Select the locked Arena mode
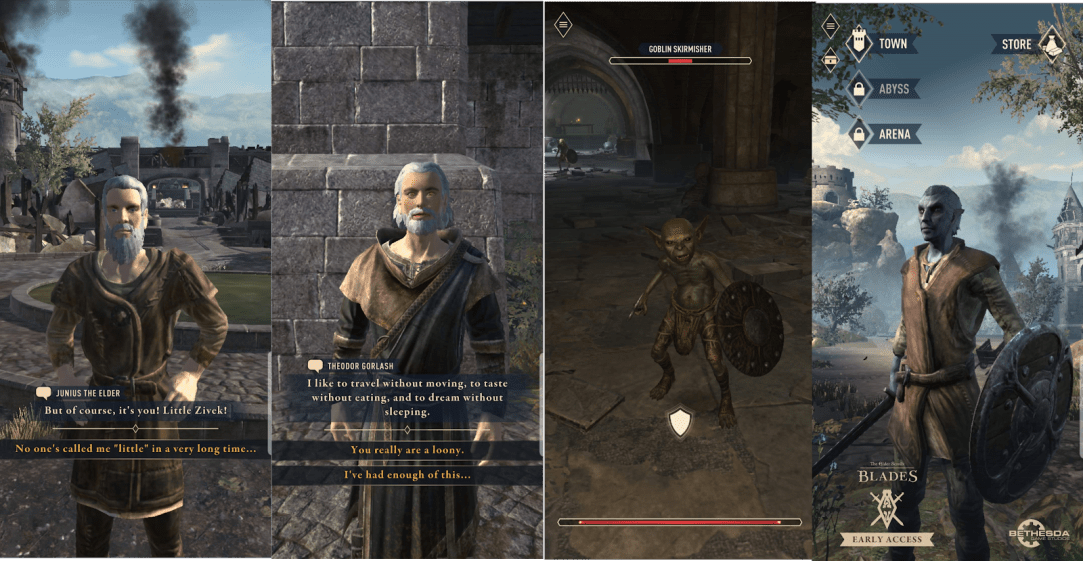This screenshot has height=561, width=1083. [880, 133]
